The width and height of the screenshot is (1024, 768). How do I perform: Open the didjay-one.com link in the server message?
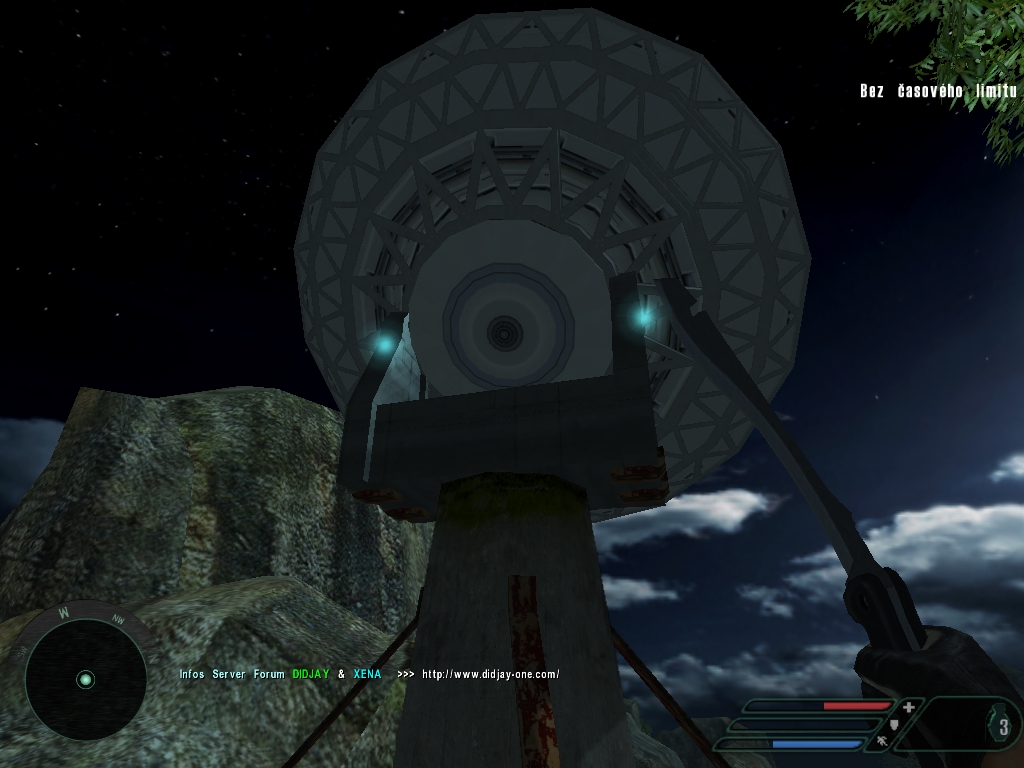490,674
